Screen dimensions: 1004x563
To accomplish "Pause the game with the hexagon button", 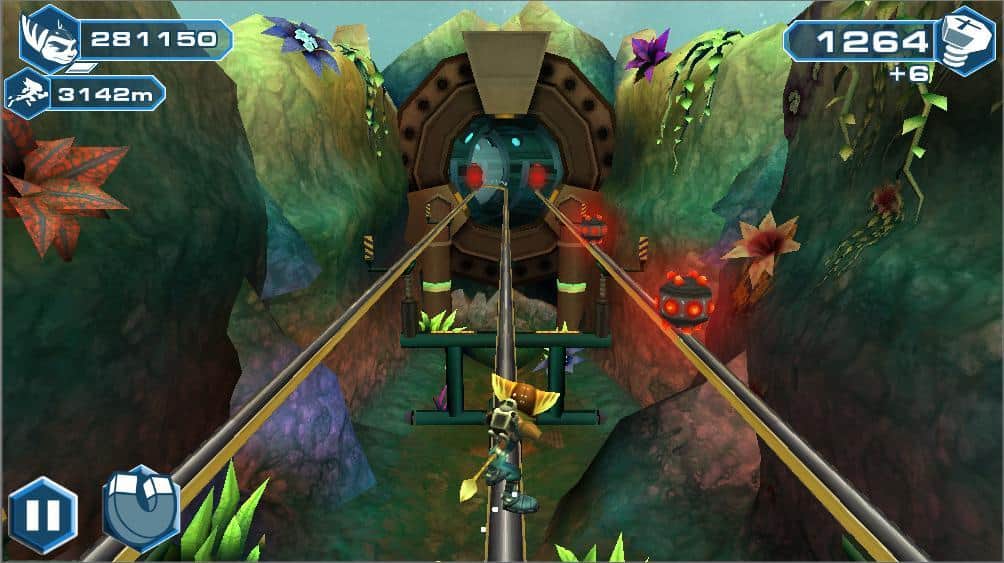I will point(43,515).
